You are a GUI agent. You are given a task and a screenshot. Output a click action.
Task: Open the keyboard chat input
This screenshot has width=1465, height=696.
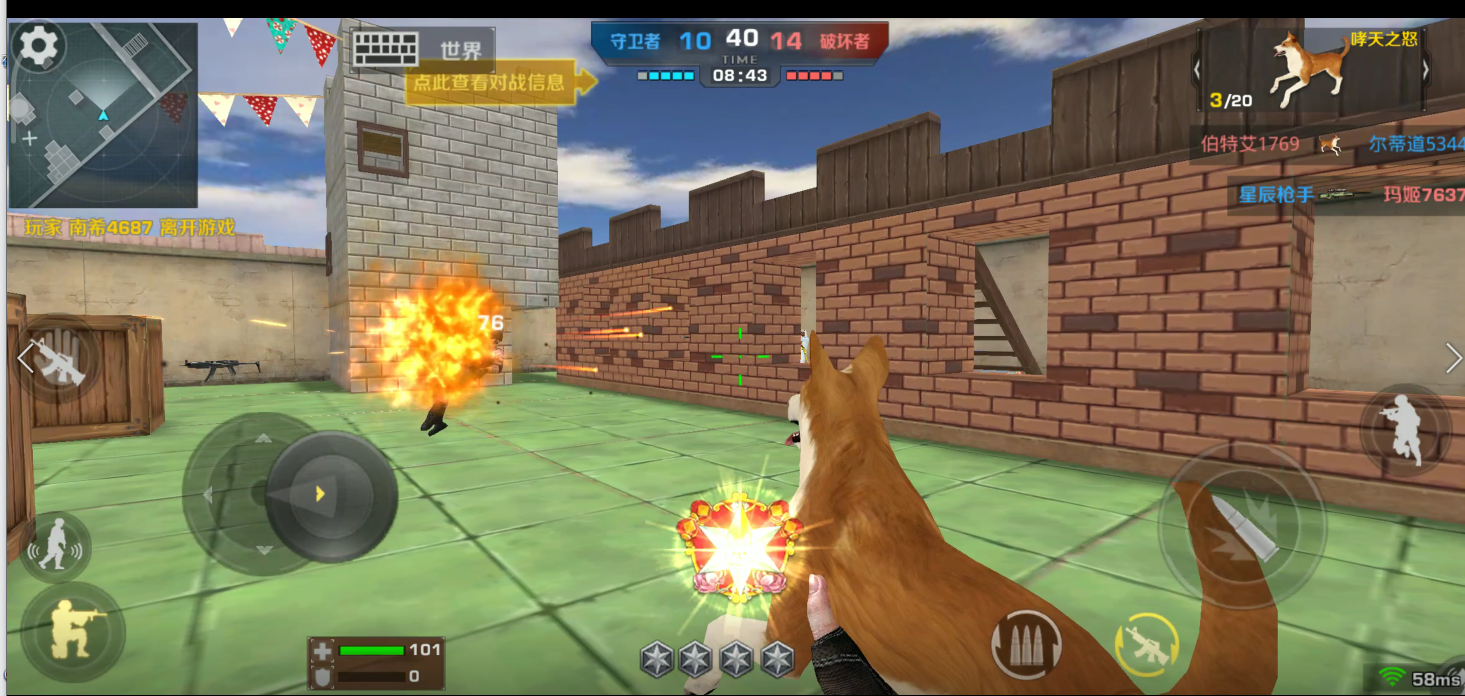(385, 49)
